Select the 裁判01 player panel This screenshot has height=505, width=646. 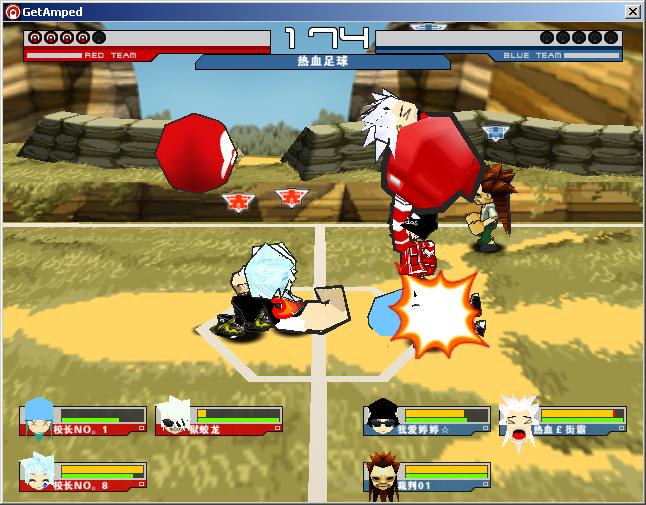(x=427, y=477)
